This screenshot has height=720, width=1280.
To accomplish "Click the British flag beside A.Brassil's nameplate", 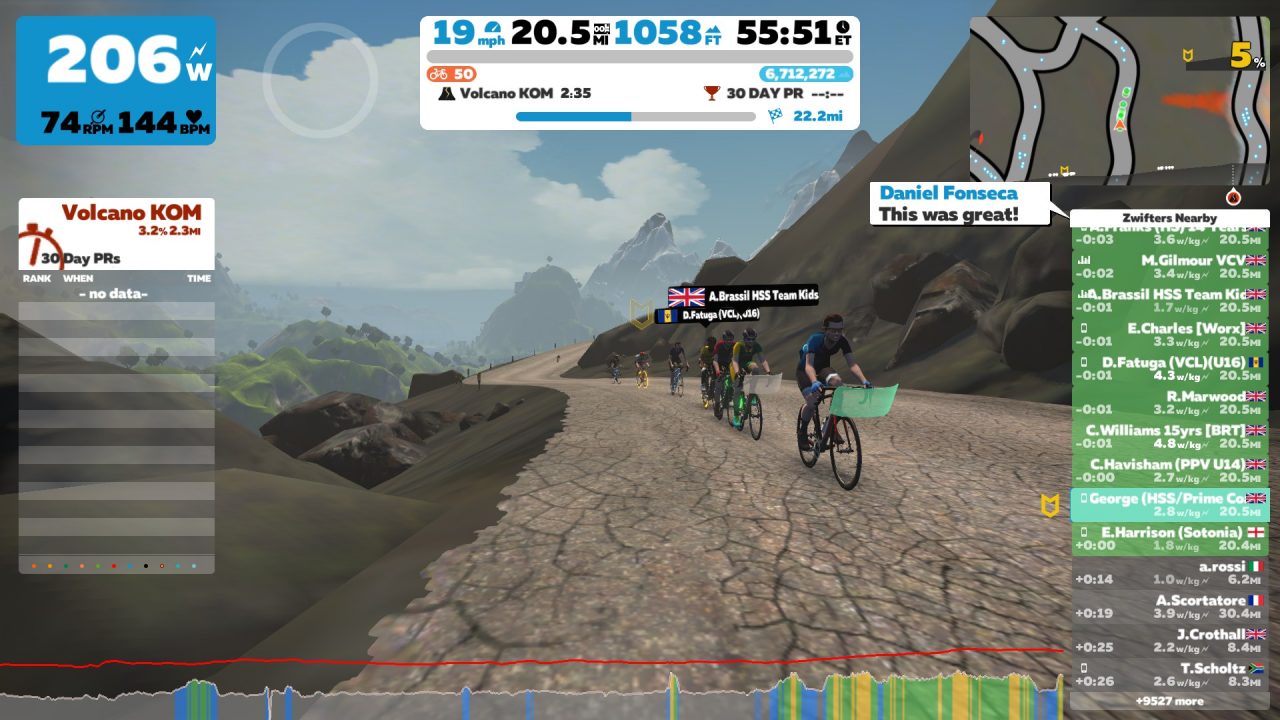I will coord(688,295).
